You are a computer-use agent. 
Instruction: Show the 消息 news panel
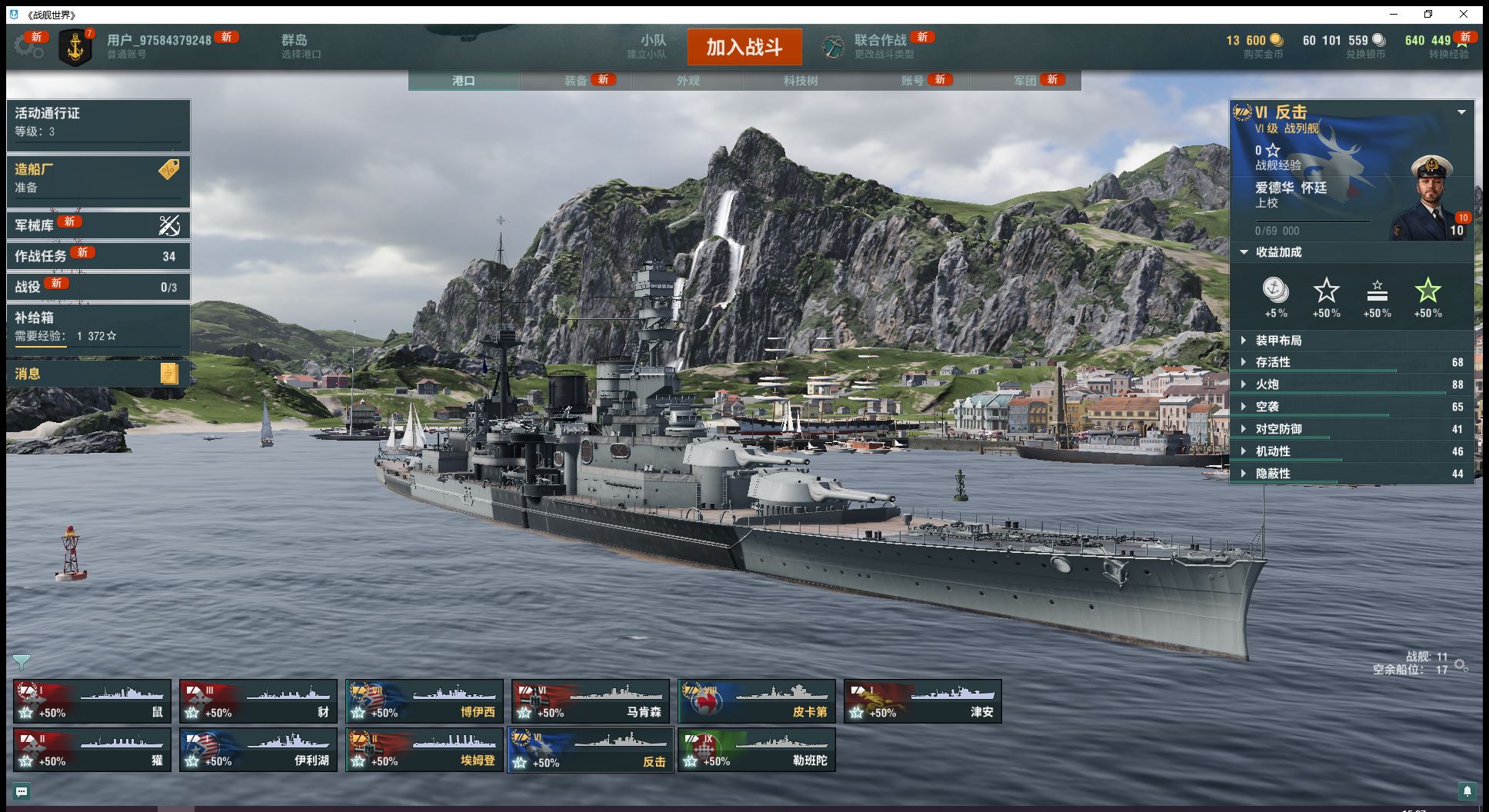pos(98,374)
